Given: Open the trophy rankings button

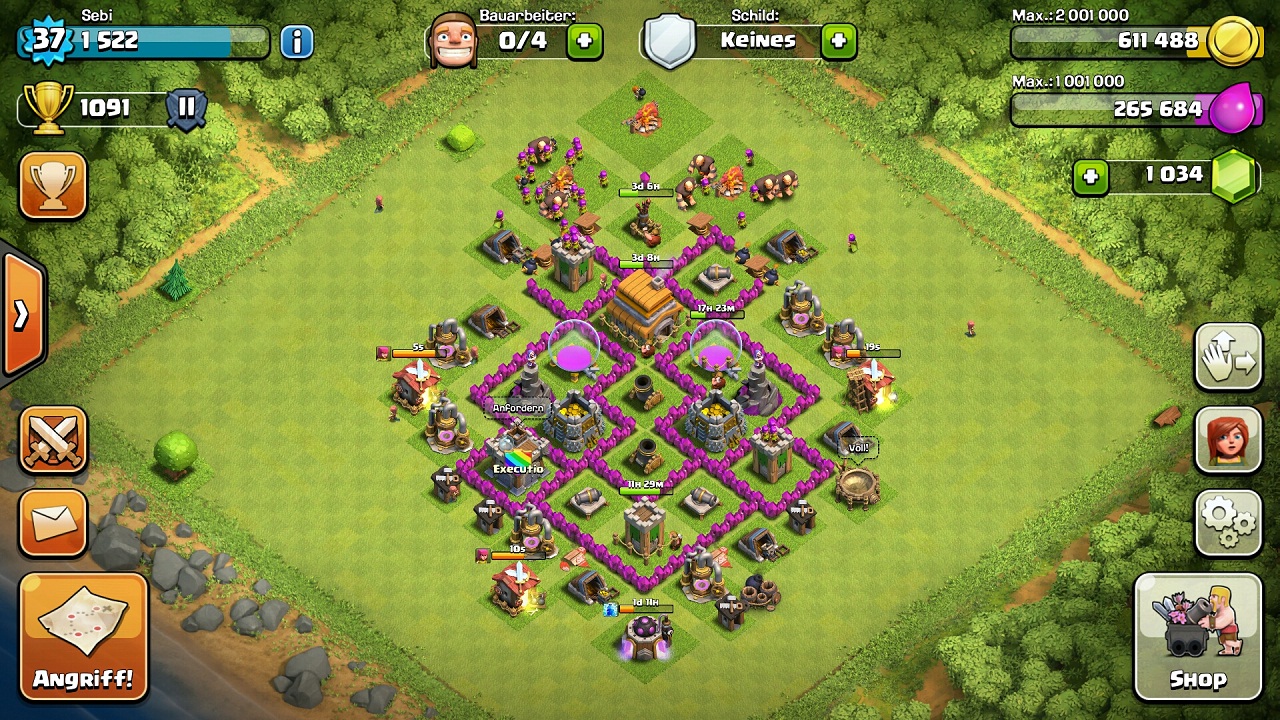Looking at the screenshot, I should point(52,185).
